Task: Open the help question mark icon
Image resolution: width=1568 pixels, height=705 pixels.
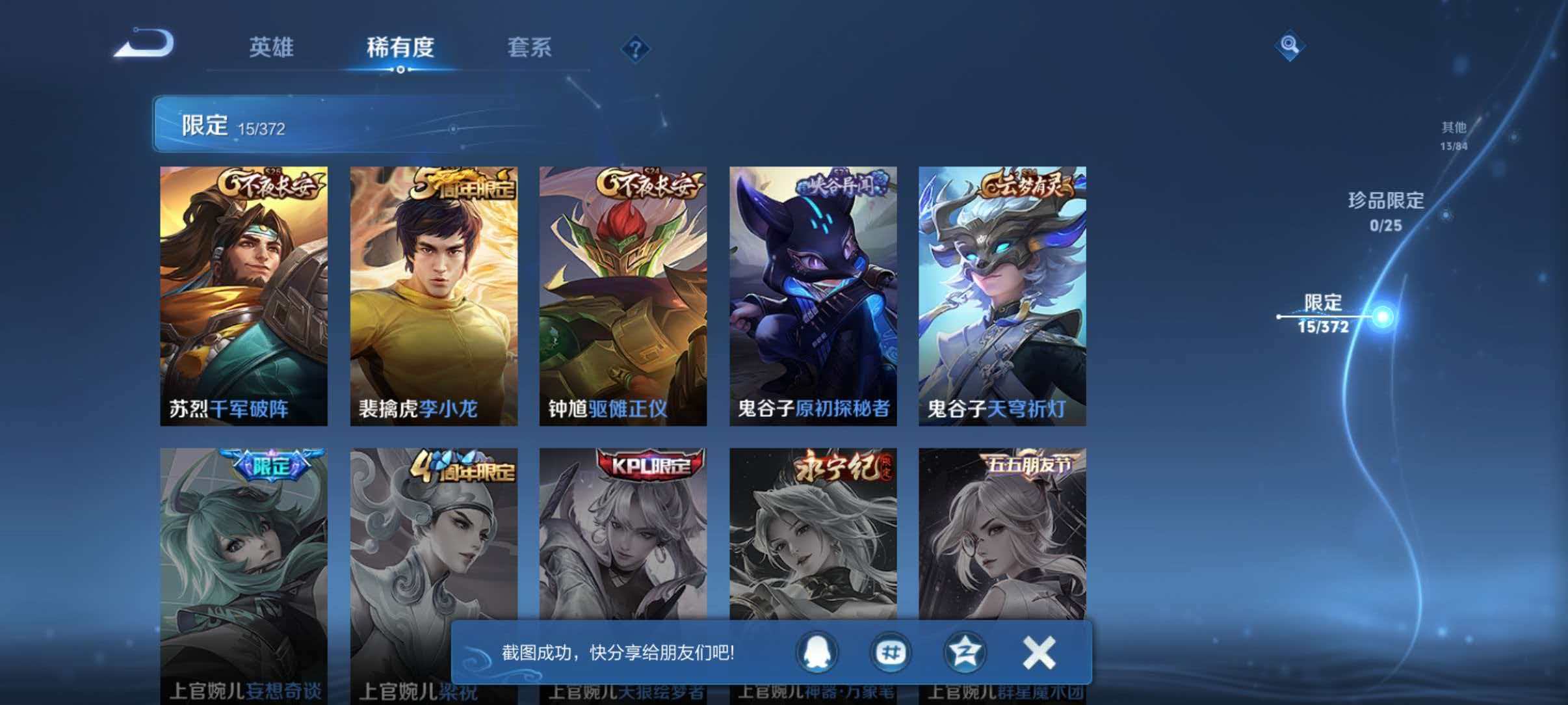Action: [x=634, y=49]
